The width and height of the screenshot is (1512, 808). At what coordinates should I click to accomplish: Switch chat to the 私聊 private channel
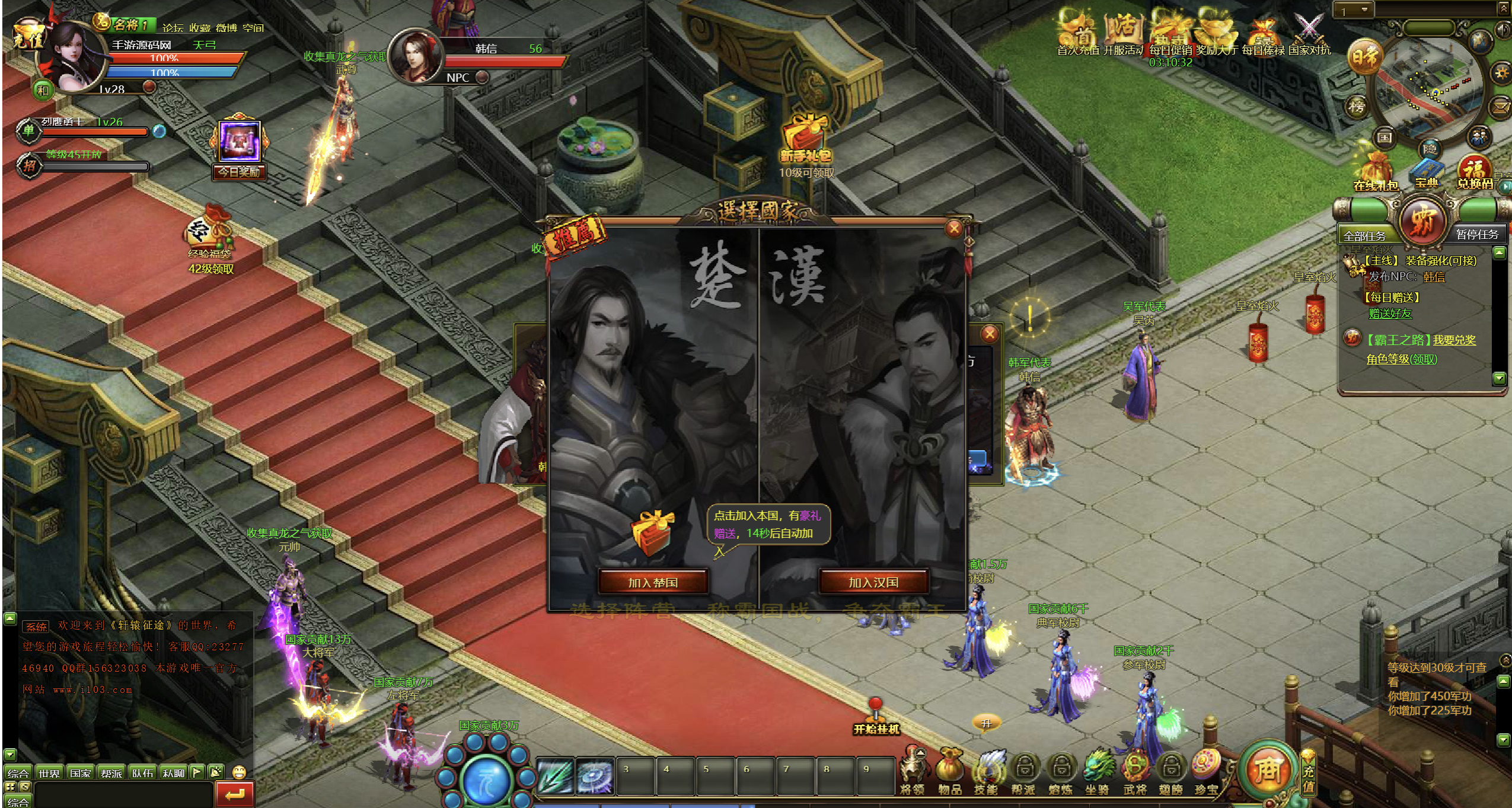coord(173,773)
